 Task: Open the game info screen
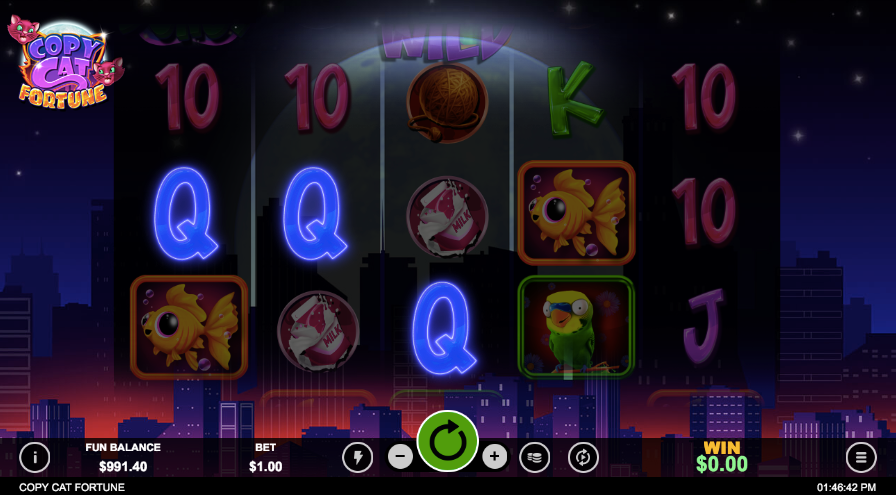tap(35, 457)
